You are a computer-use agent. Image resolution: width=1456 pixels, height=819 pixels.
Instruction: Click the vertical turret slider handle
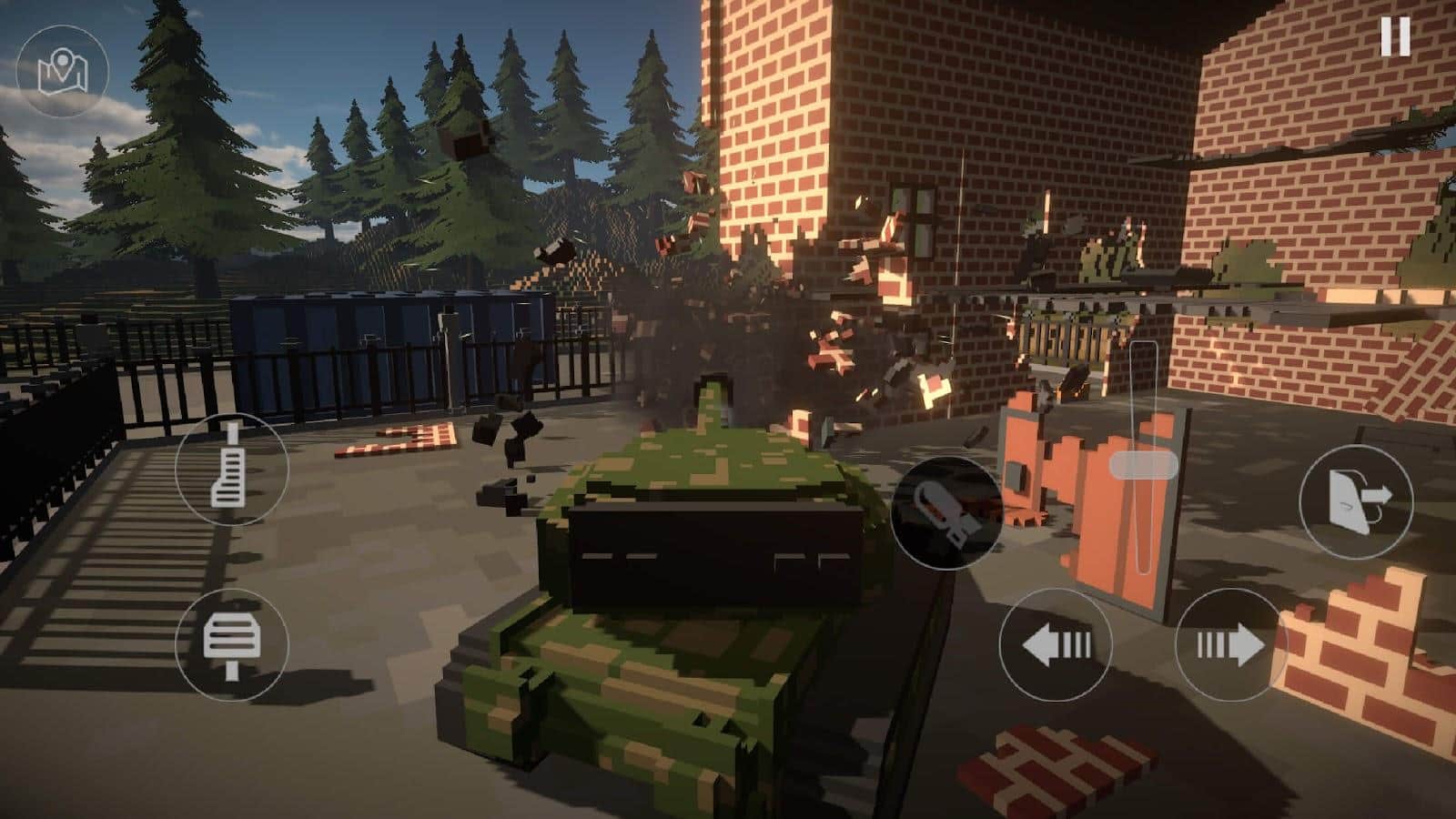coord(1144,466)
